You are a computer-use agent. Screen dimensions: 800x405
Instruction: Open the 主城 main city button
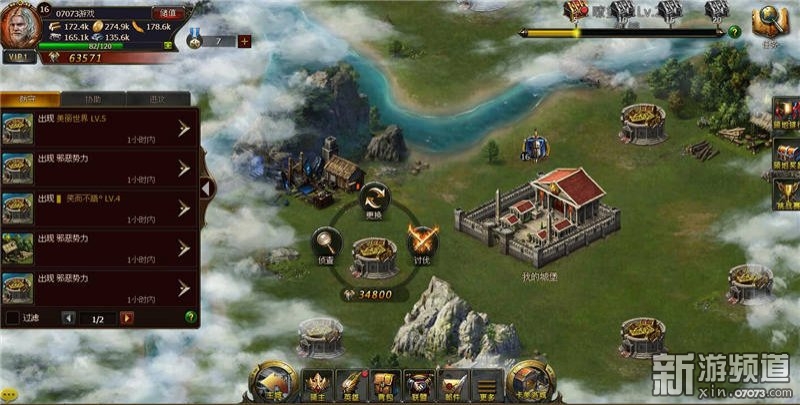click(272, 382)
